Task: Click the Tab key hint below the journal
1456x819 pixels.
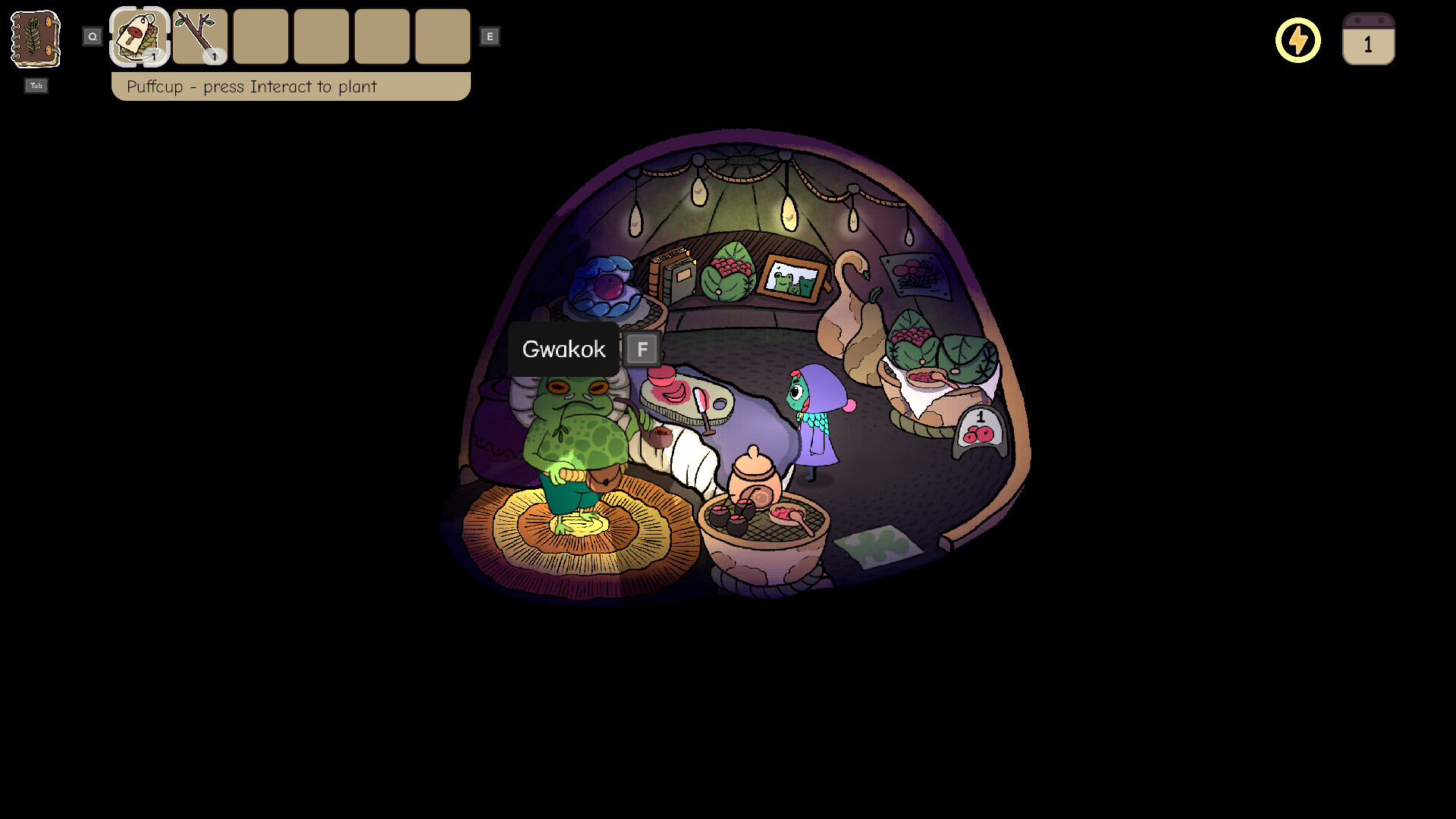Action: click(35, 86)
